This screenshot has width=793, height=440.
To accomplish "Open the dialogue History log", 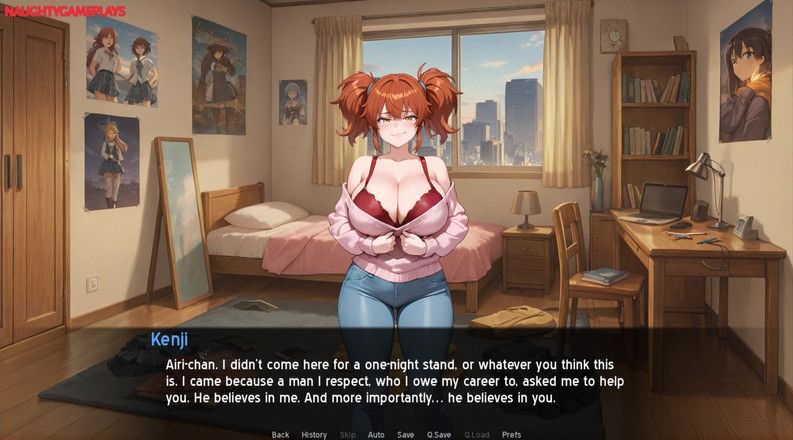I will (x=314, y=435).
